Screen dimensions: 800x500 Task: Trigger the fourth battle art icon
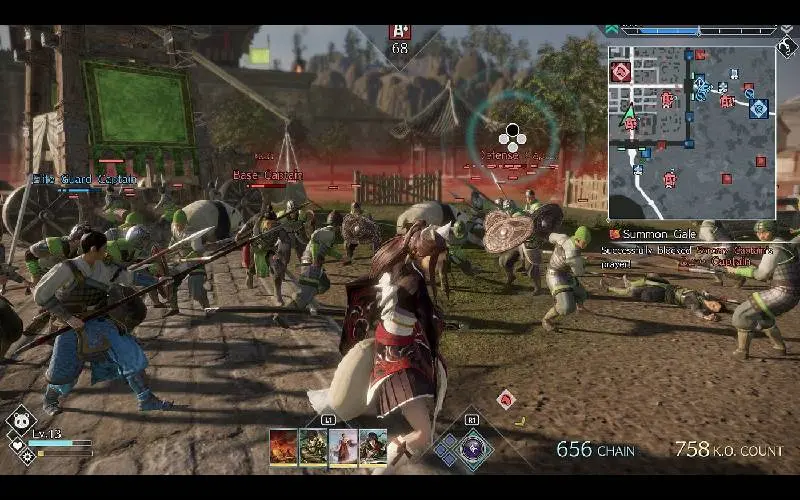(x=373, y=446)
